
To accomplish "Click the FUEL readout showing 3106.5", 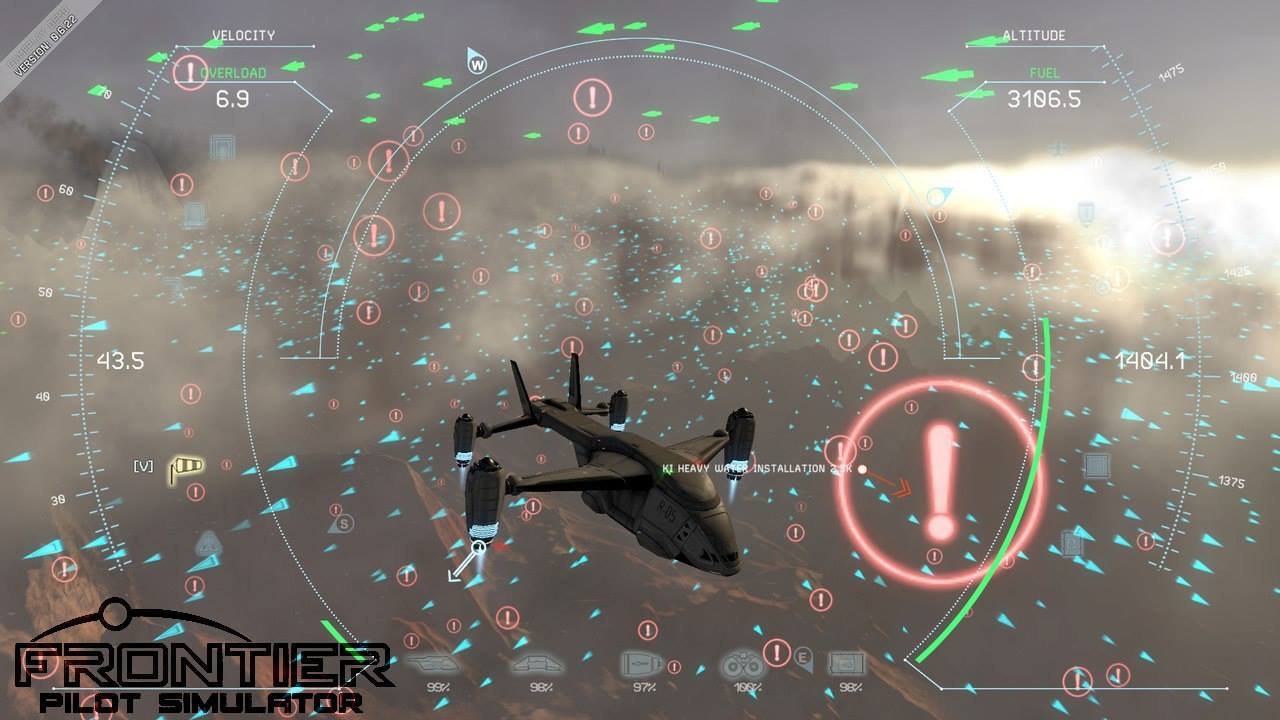I will point(1044,100).
